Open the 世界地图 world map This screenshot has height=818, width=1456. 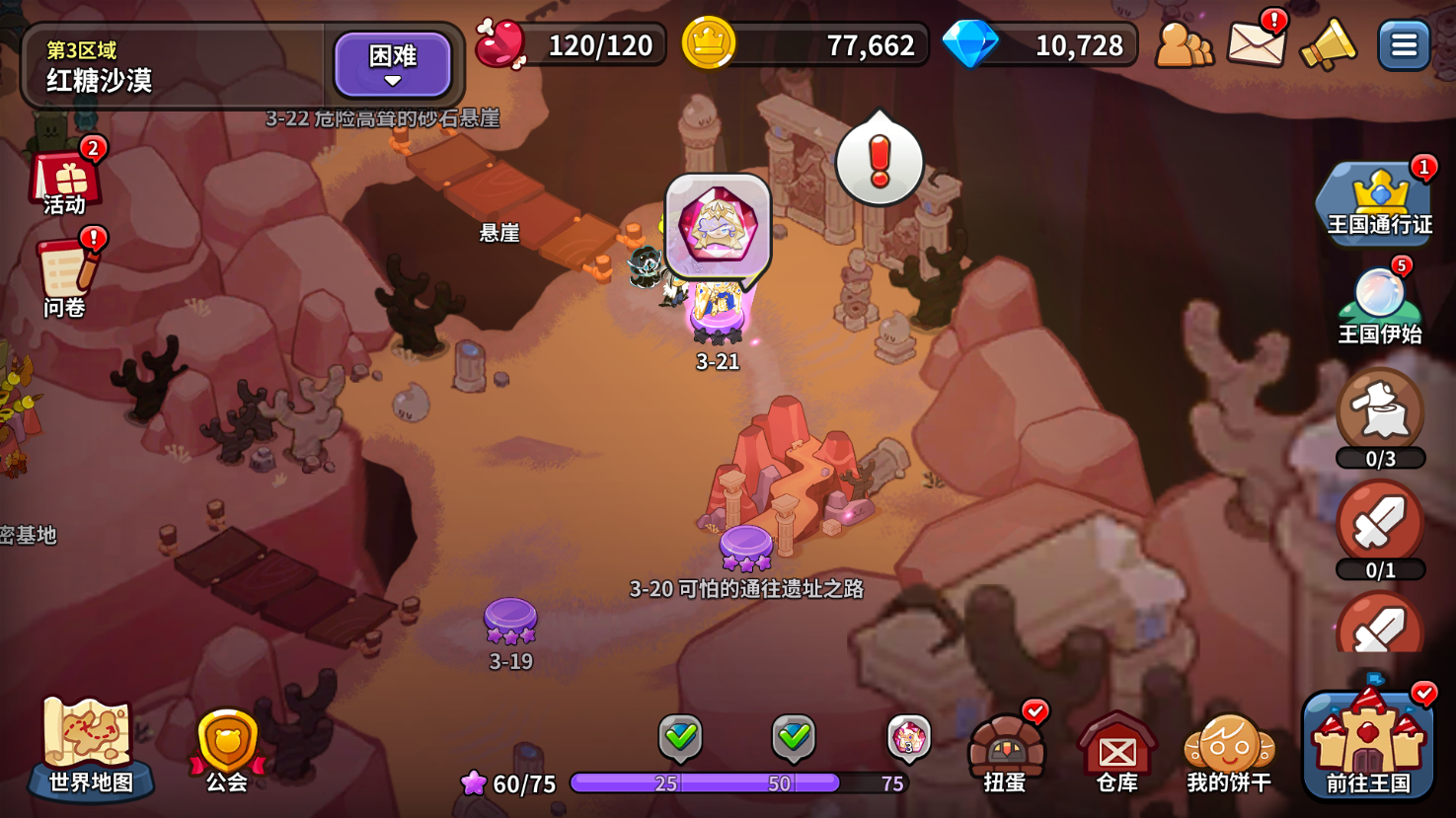click(89, 746)
